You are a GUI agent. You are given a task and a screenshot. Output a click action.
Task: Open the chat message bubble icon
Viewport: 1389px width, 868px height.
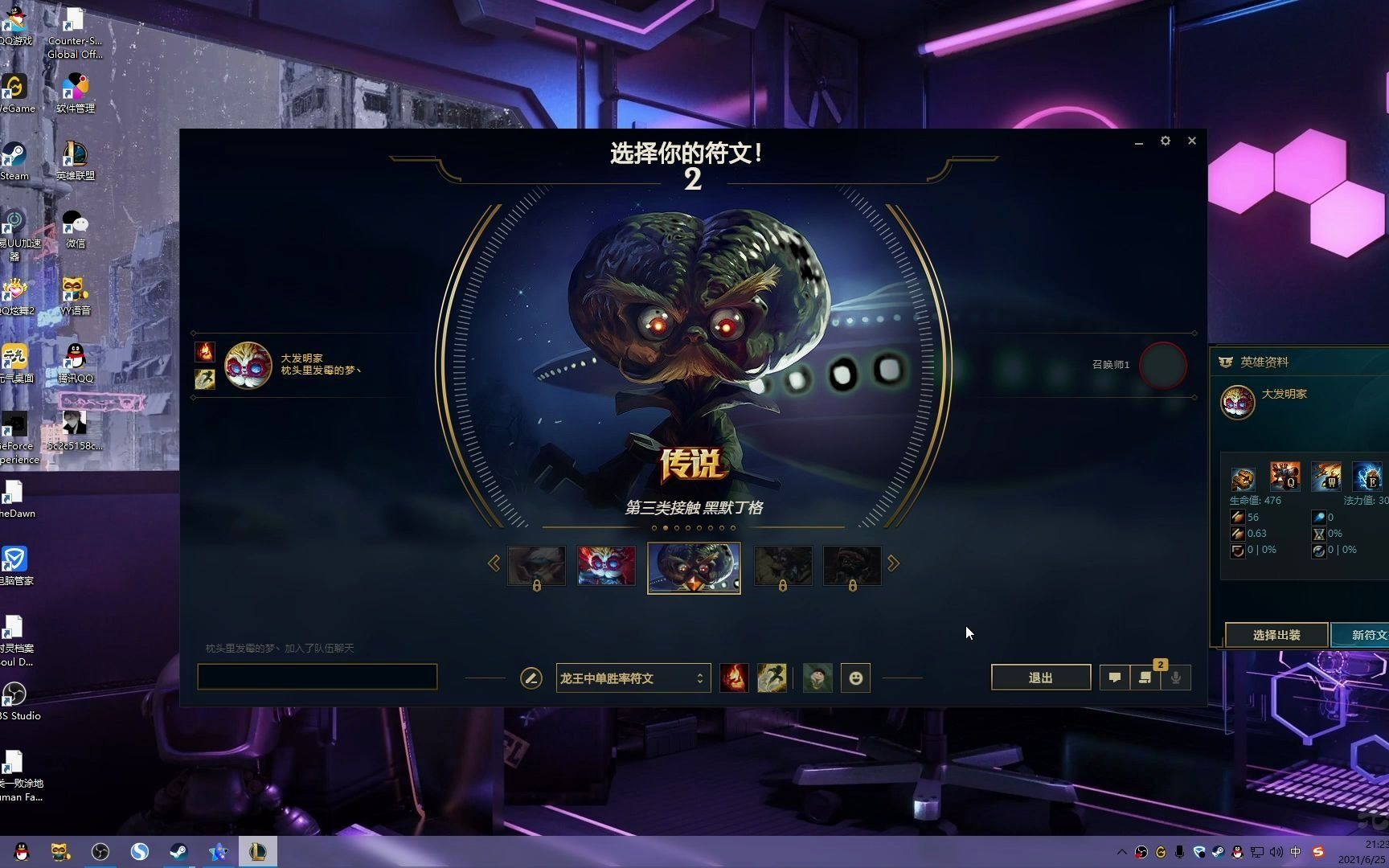(x=1114, y=678)
